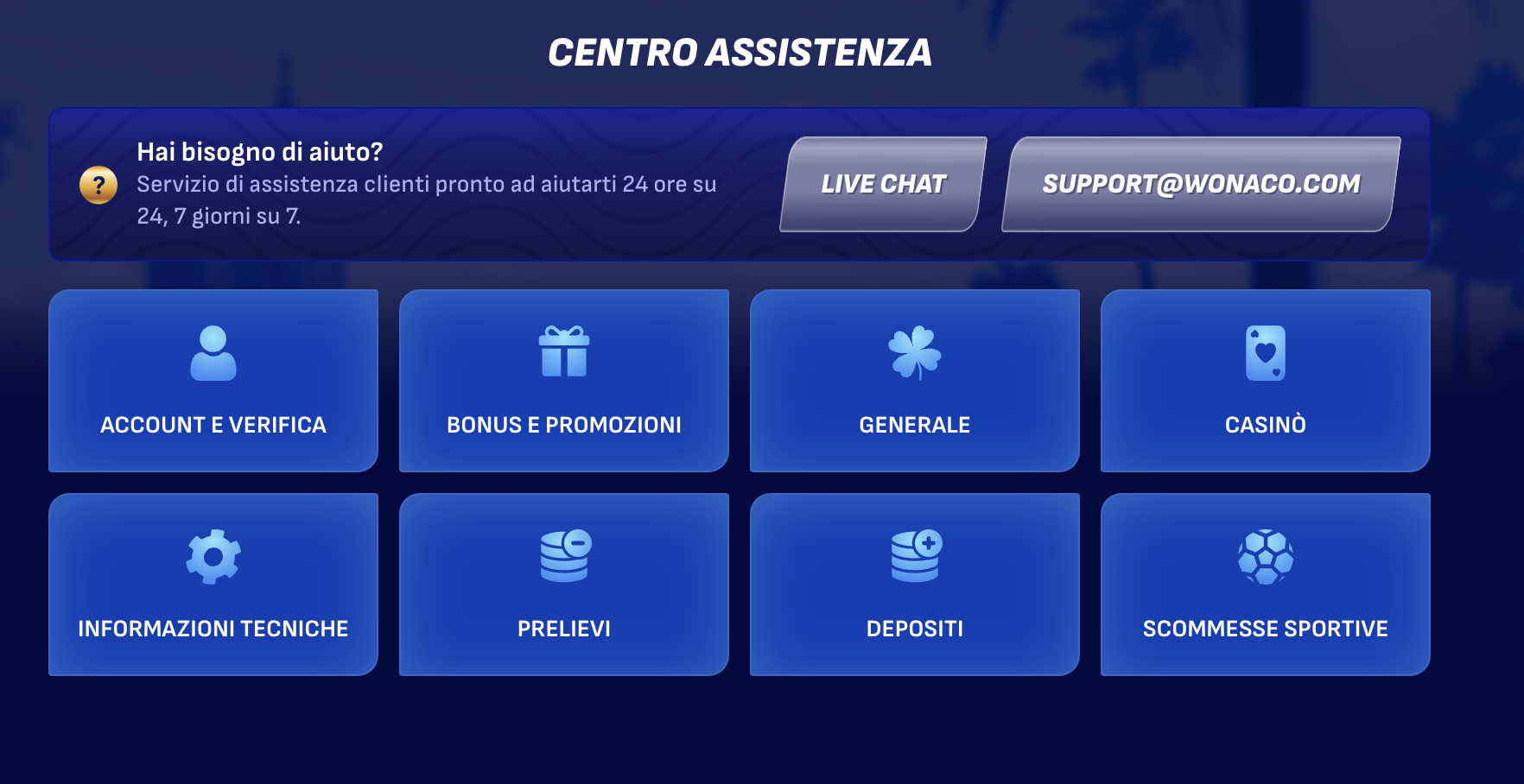Open the Live Chat support
The width and height of the screenshot is (1524, 784).
[x=883, y=184]
